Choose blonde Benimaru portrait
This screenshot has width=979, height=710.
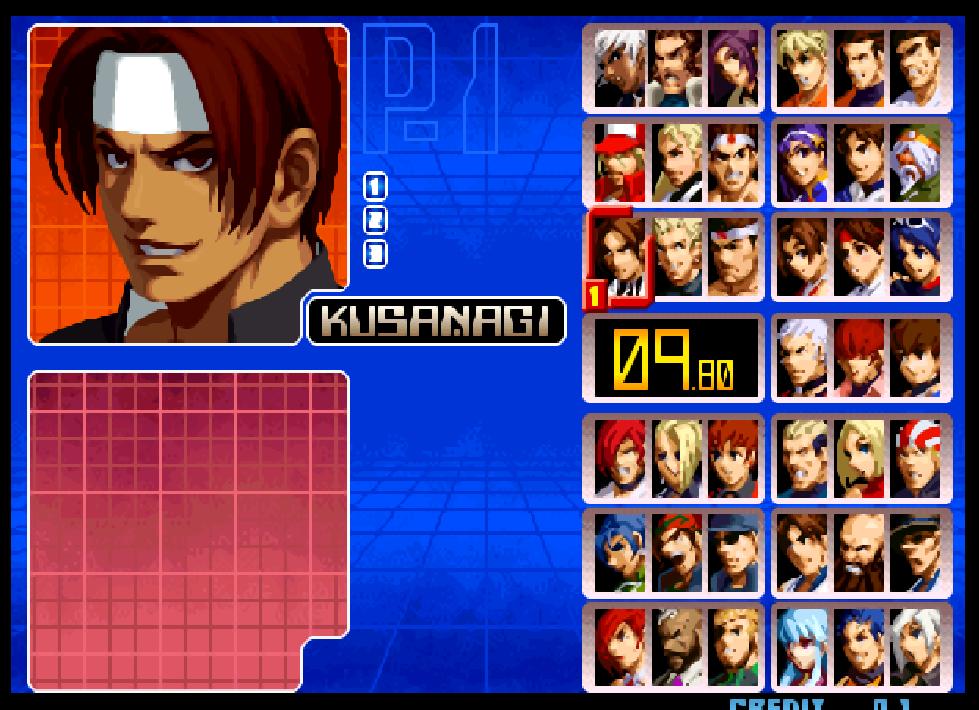point(676,257)
